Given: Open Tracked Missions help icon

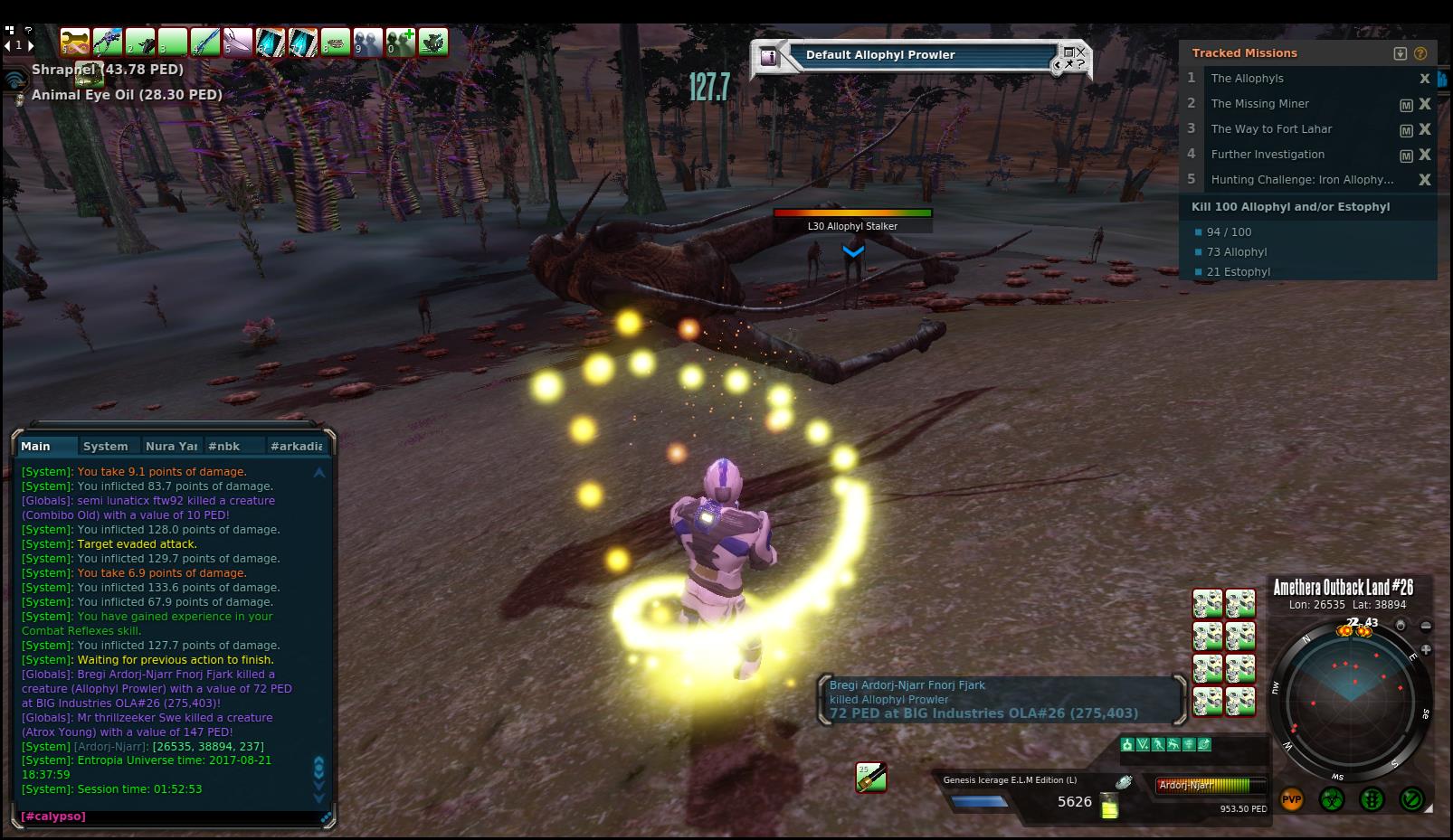Looking at the screenshot, I should pyautogui.click(x=1420, y=53).
